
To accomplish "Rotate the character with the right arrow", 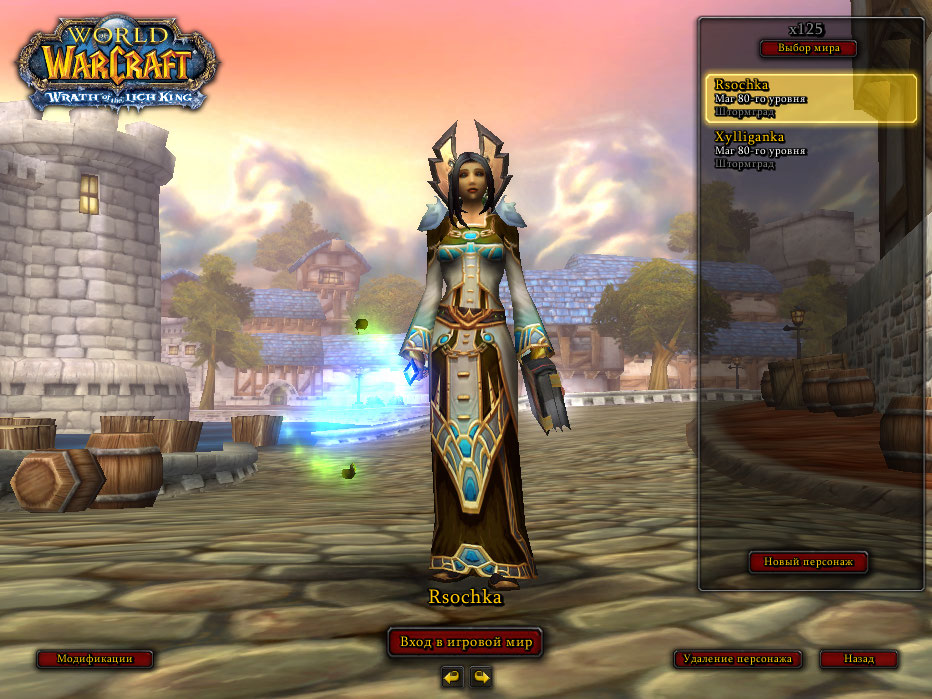I will click(481, 677).
